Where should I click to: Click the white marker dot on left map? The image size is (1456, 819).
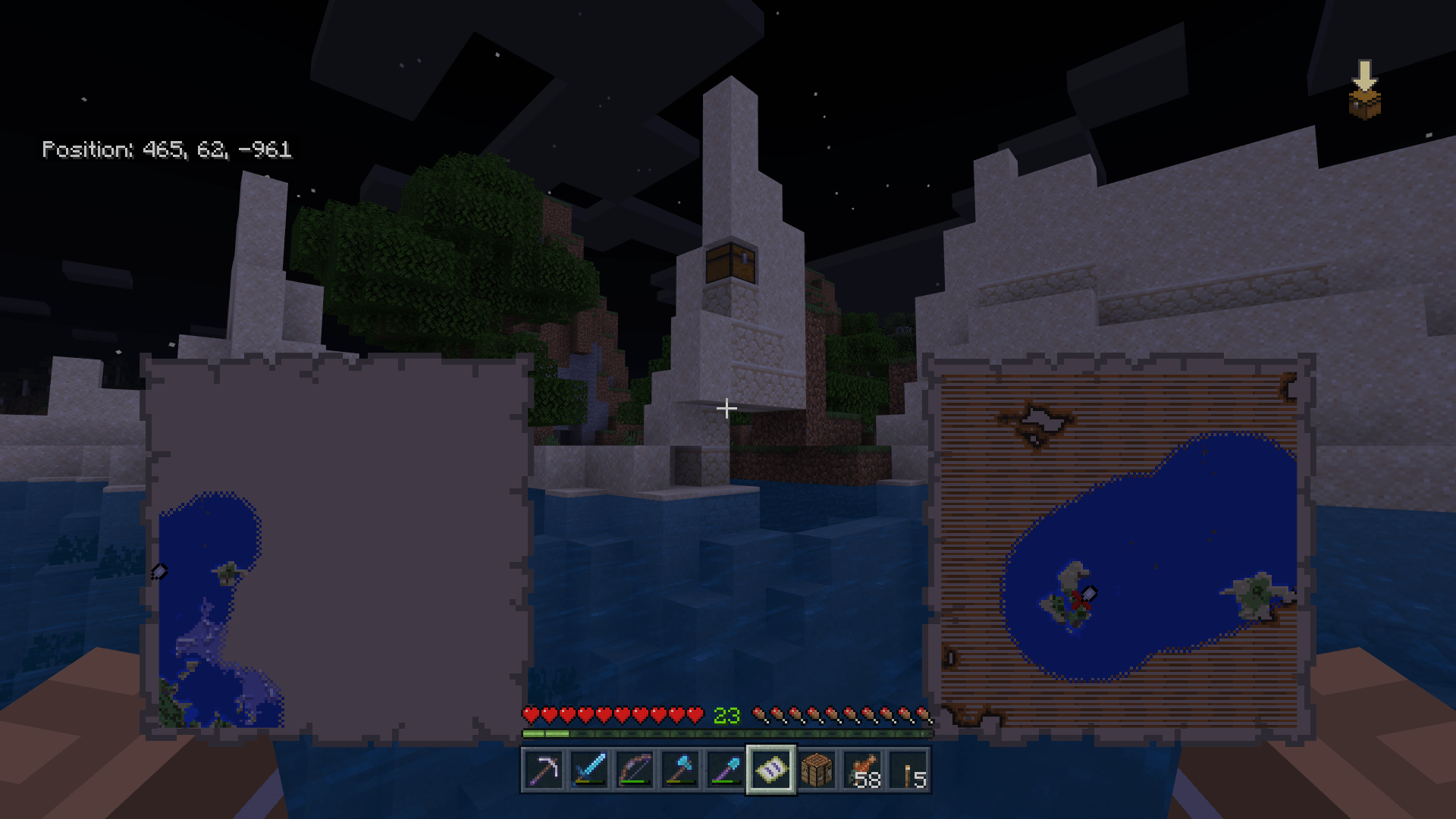[159, 572]
